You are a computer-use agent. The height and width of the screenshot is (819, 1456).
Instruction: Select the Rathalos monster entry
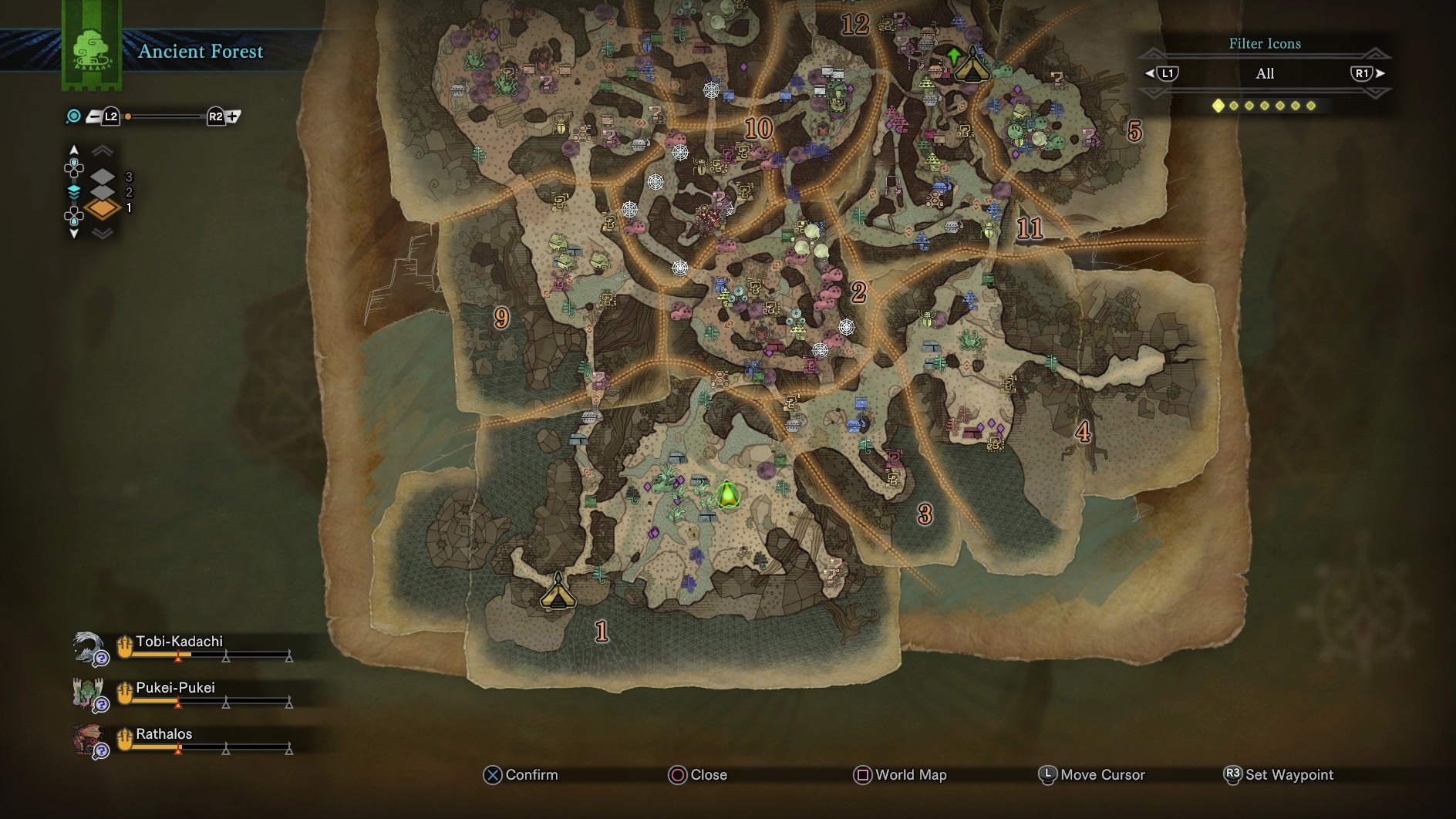[163, 734]
